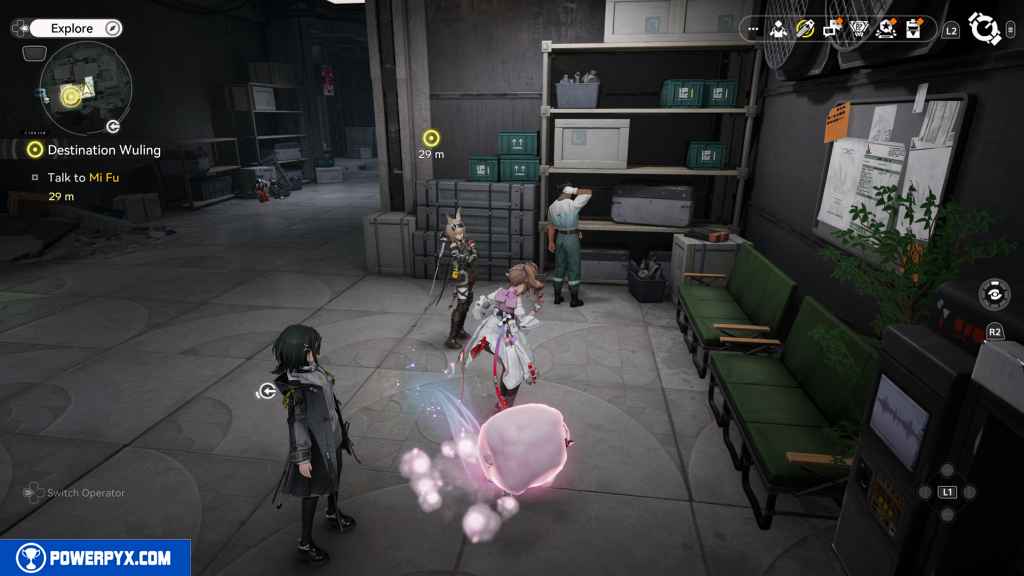1024x576 pixels.
Task: Open the winged badge icon
Action: coord(859,29)
